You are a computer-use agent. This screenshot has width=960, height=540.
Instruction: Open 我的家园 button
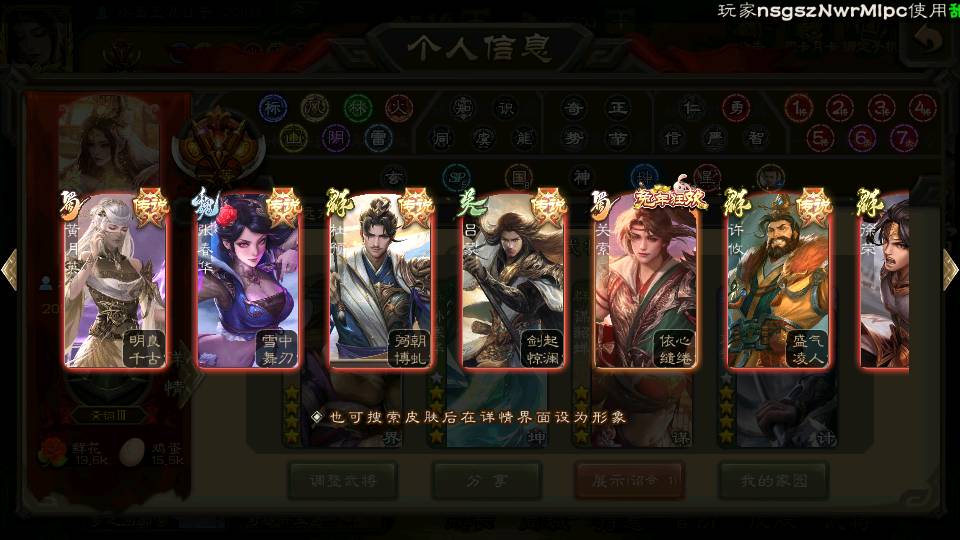pyautogui.click(x=773, y=481)
